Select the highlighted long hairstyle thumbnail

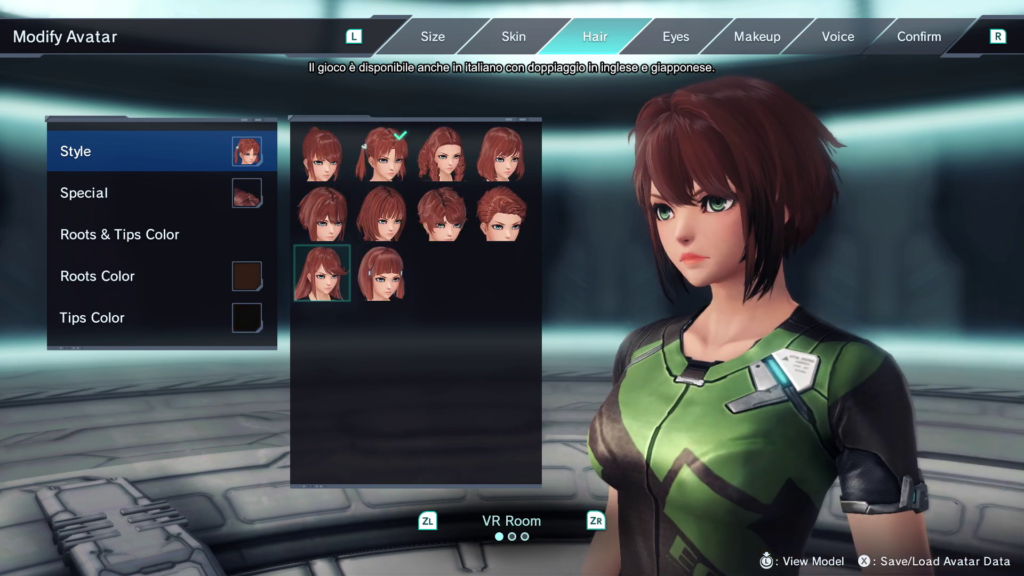[x=322, y=273]
